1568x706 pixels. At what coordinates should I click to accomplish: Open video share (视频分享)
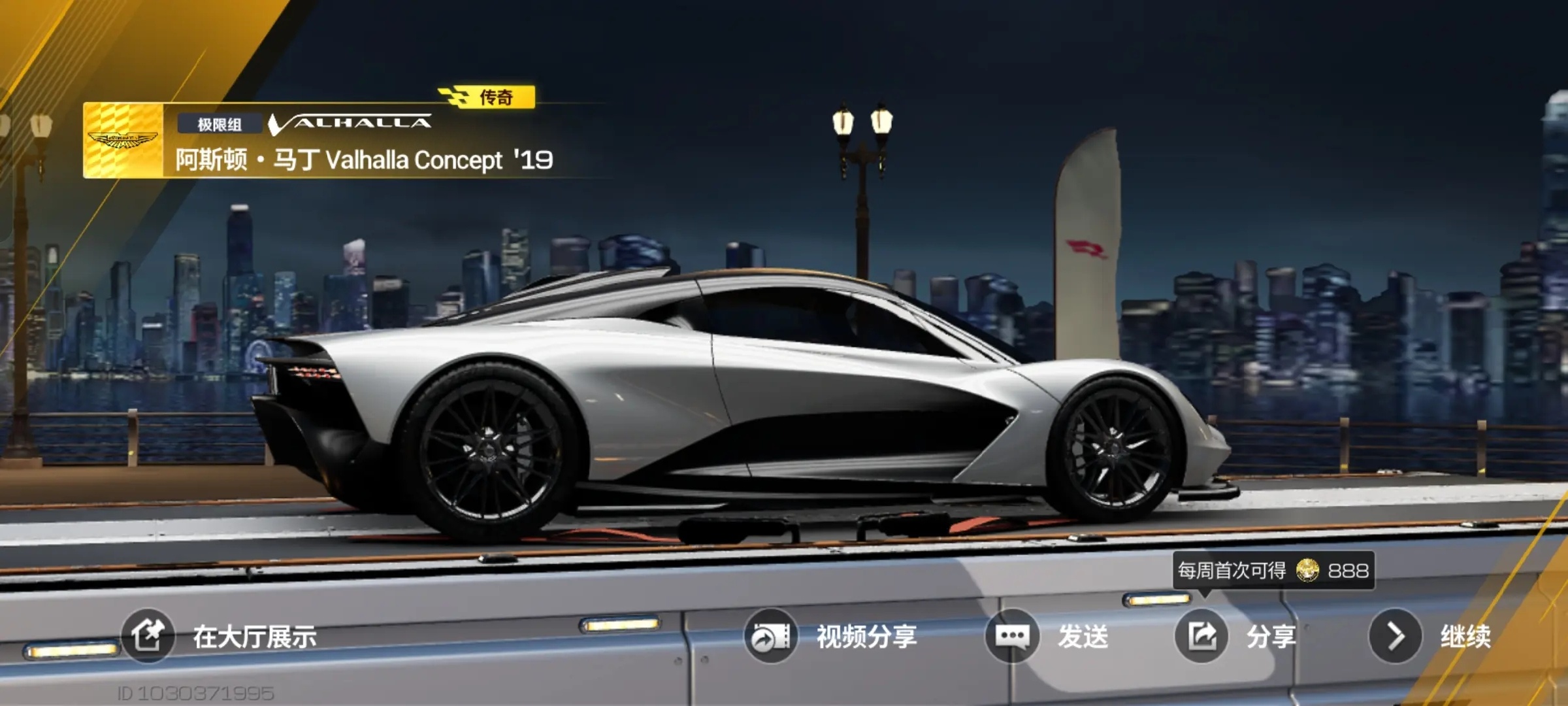click(x=771, y=636)
